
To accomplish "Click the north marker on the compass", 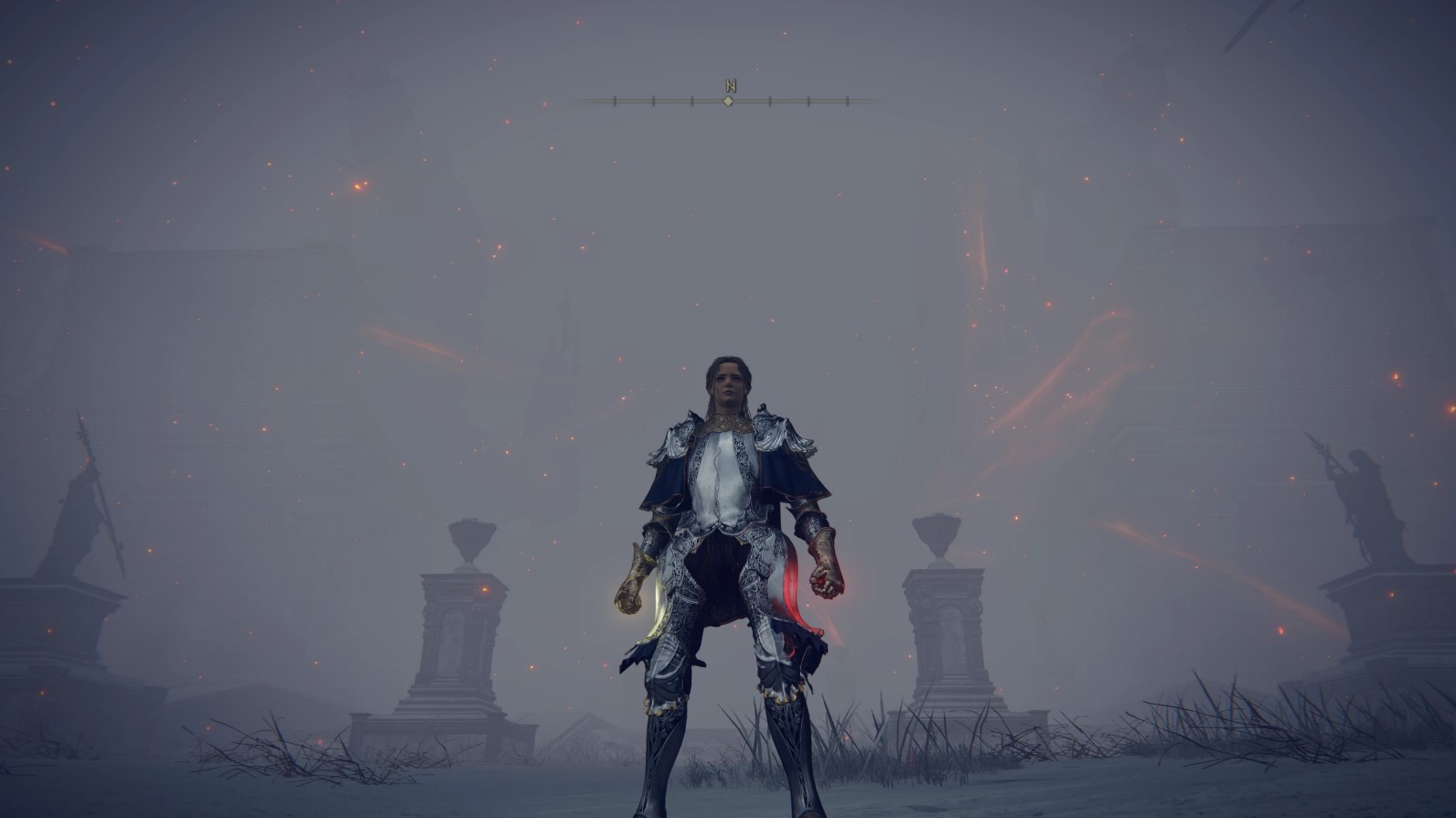I will [730, 86].
